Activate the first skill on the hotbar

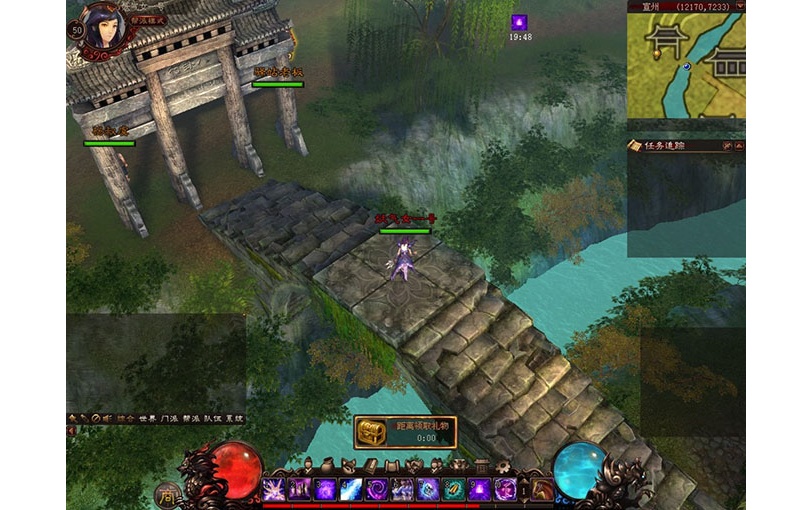[x=273, y=489]
